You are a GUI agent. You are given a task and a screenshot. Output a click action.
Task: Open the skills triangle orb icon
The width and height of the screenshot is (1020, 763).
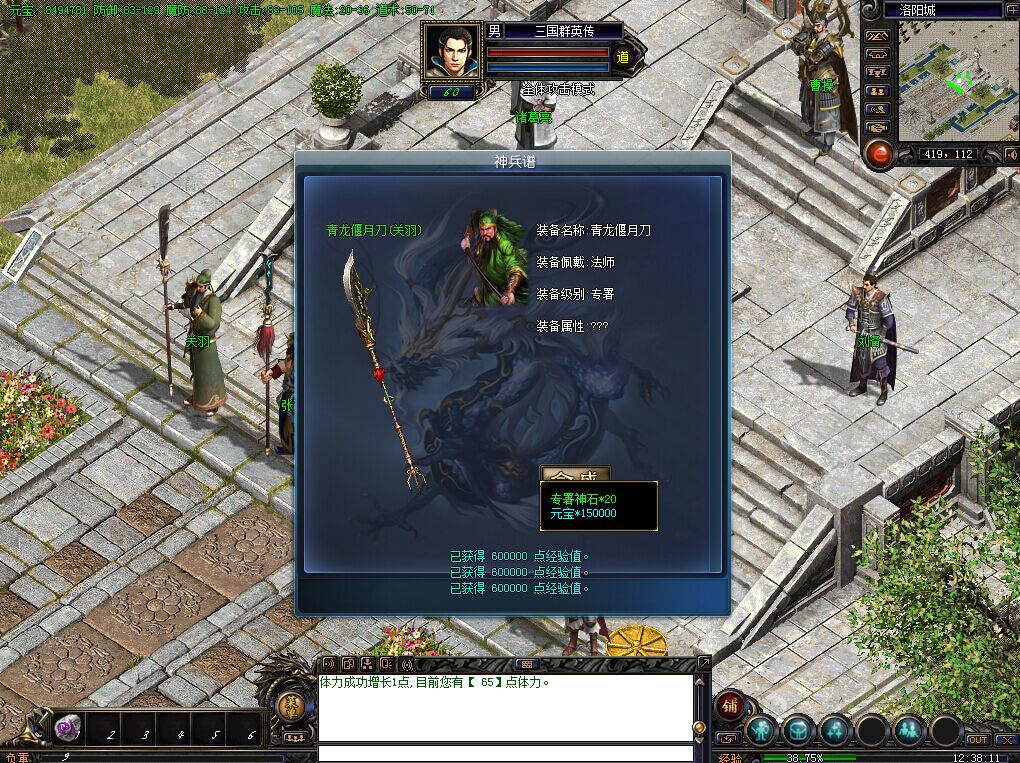(835, 731)
